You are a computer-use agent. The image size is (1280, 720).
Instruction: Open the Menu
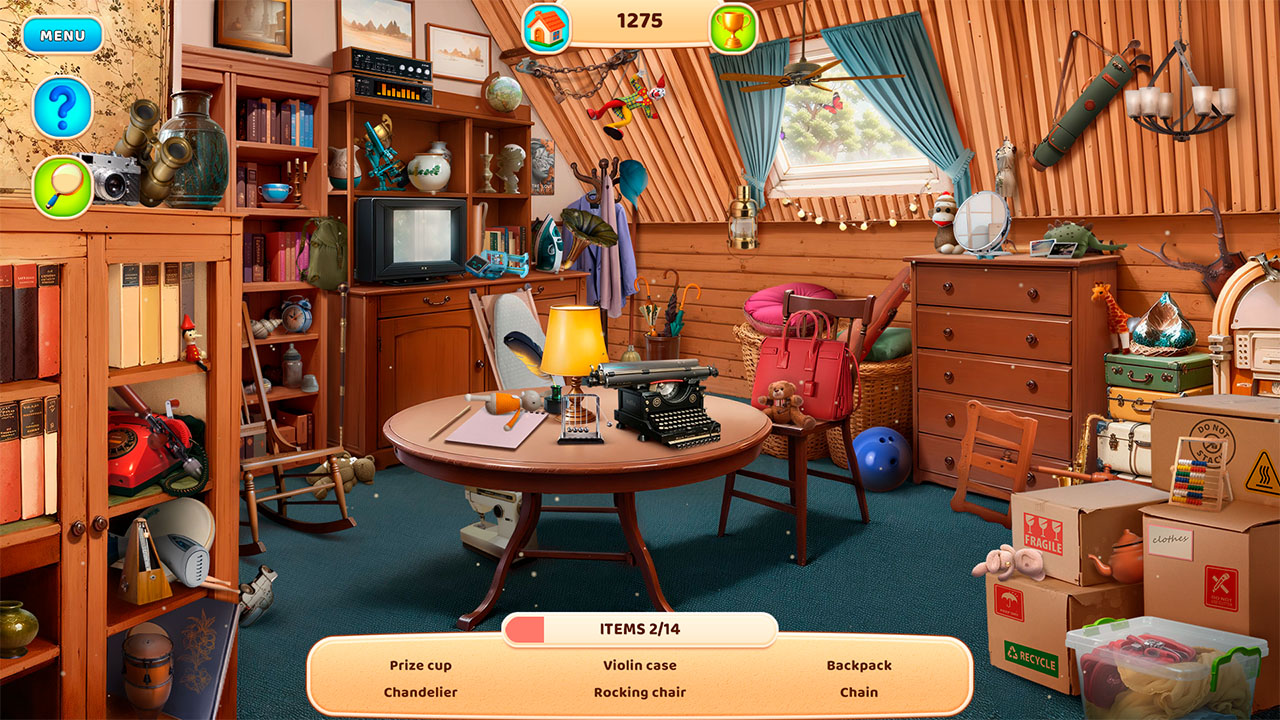(x=60, y=35)
